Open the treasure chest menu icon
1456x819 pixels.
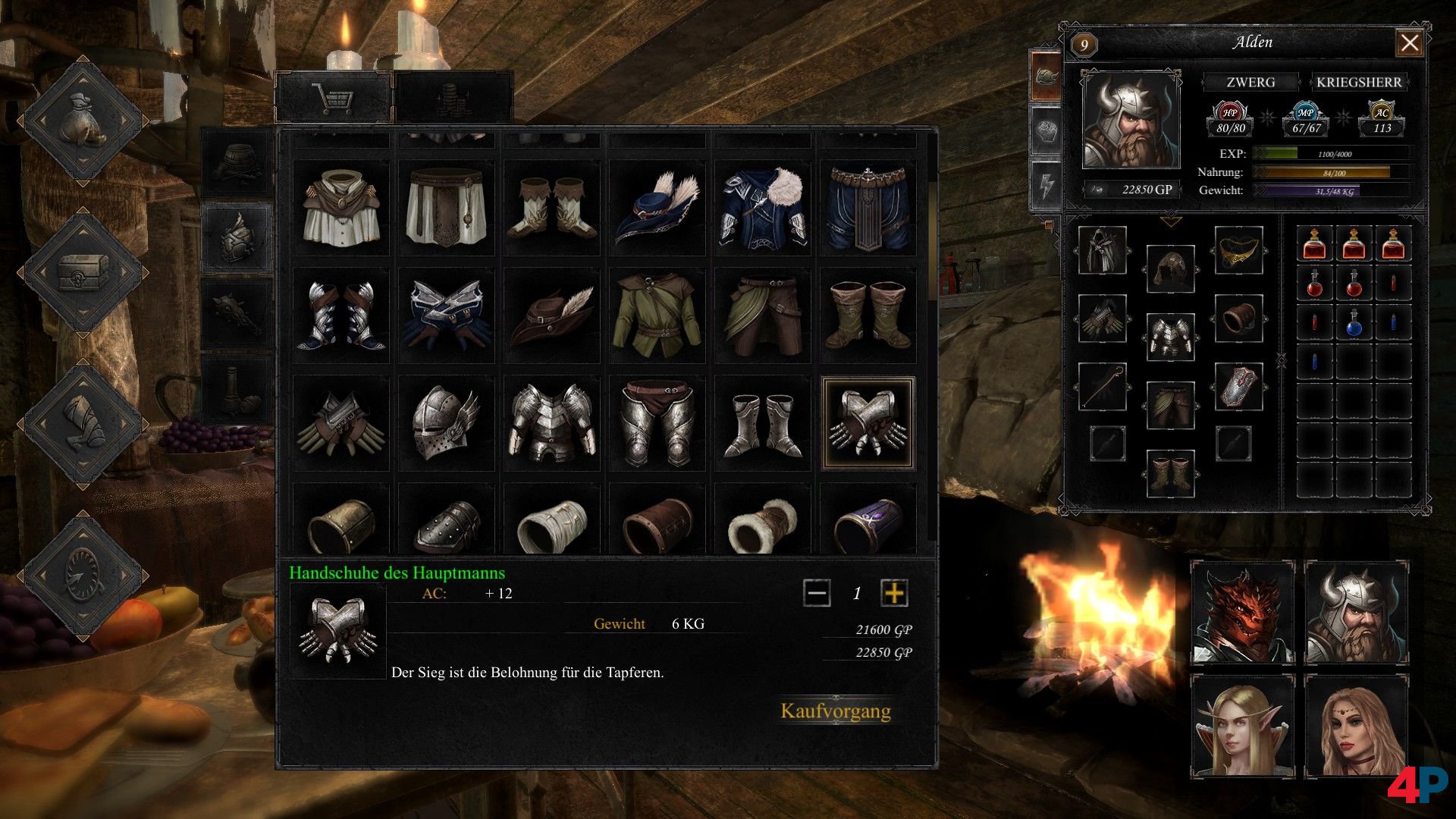pos(83,271)
